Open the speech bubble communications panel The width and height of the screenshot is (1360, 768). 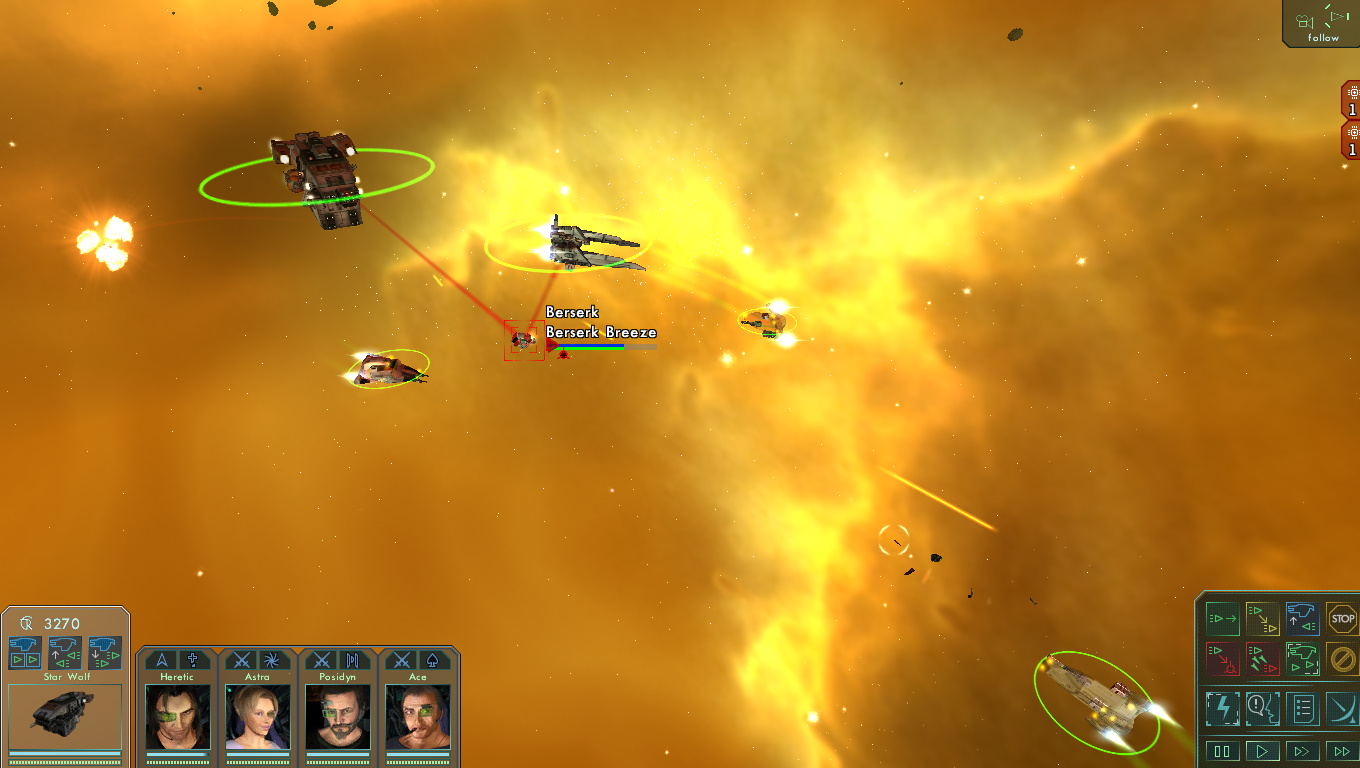1262,708
